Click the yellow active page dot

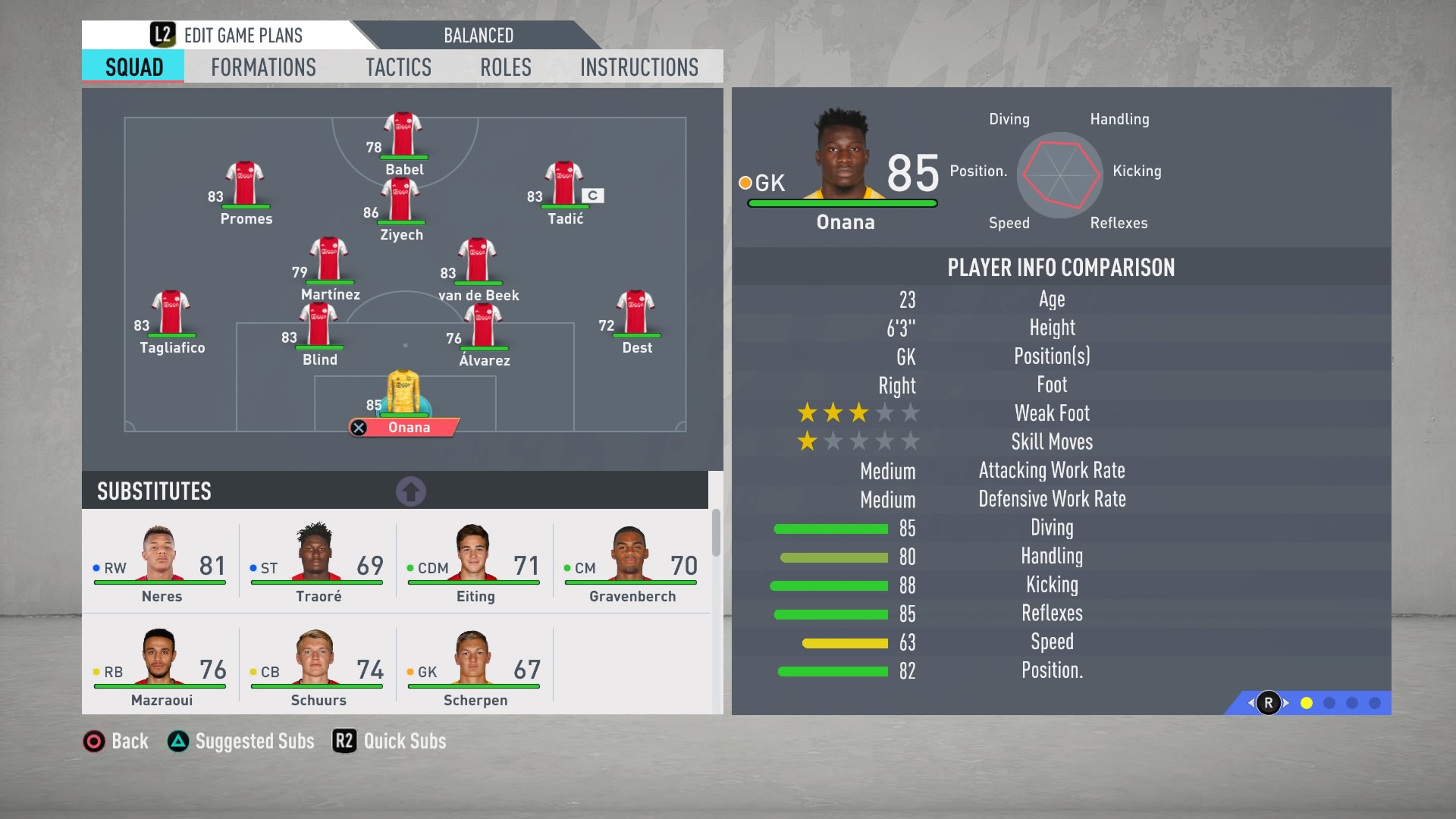point(1306,703)
